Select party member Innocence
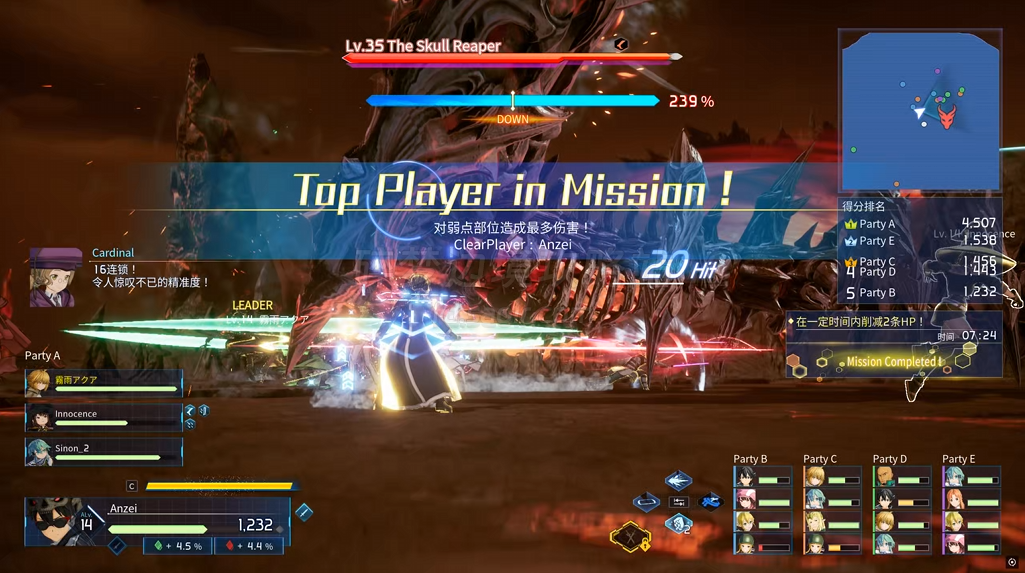Screen dimensions: 1025x573 [x=104, y=417]
